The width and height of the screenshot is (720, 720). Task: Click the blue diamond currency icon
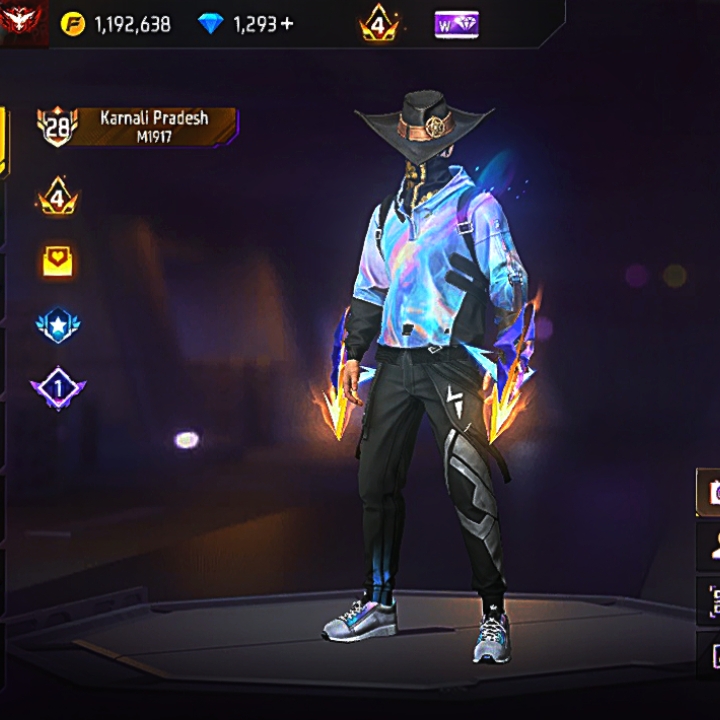point(211,24)
